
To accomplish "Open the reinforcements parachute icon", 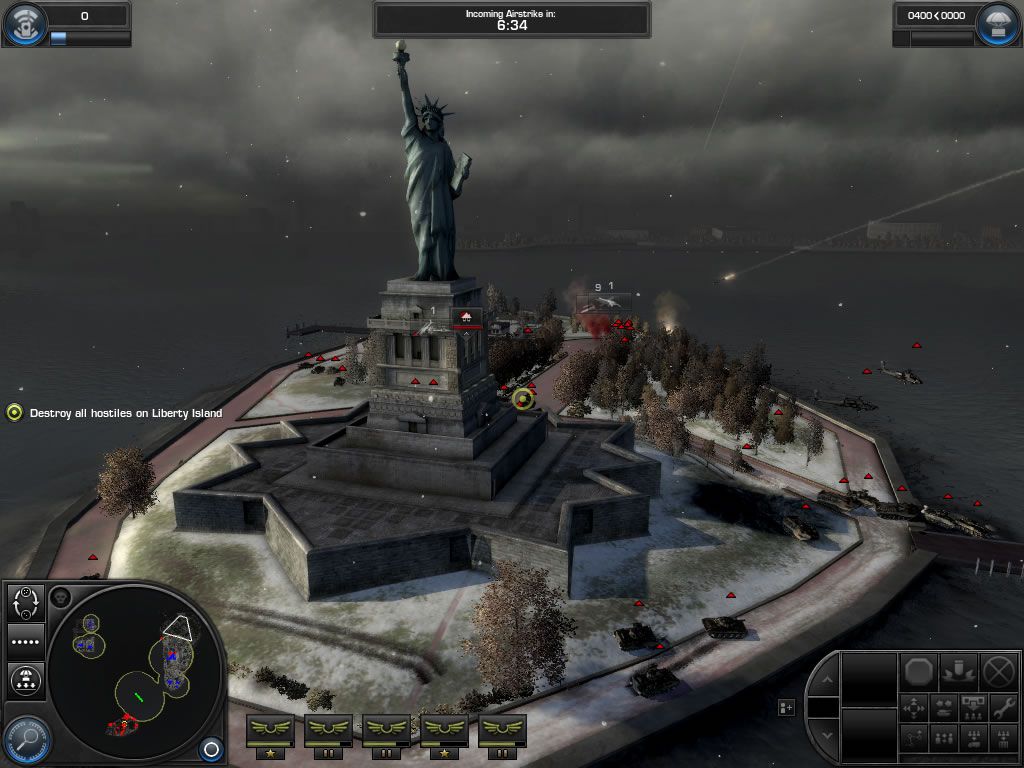I will pos(998,25).
